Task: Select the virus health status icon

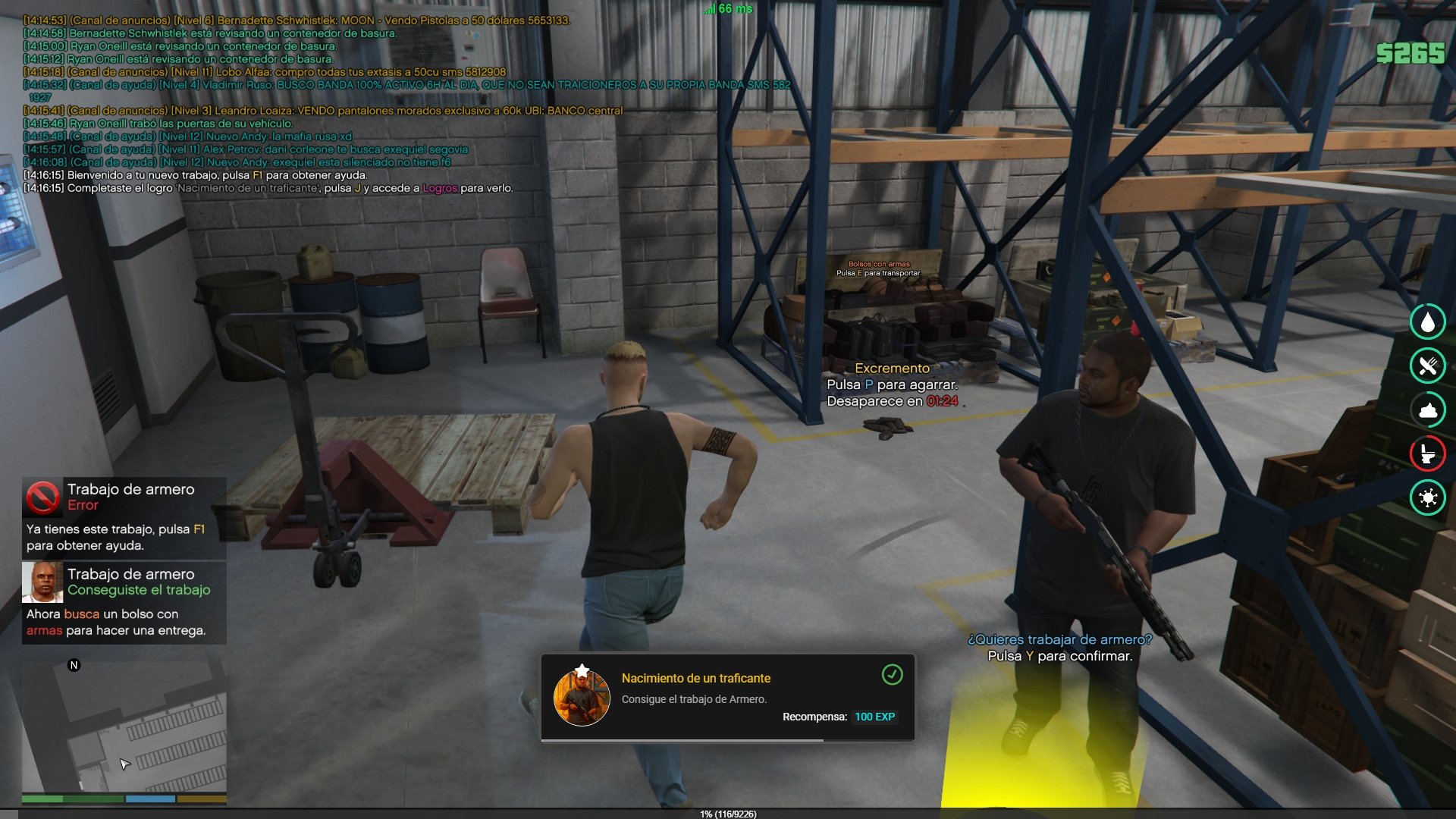Action: (x=1427, y=497)
